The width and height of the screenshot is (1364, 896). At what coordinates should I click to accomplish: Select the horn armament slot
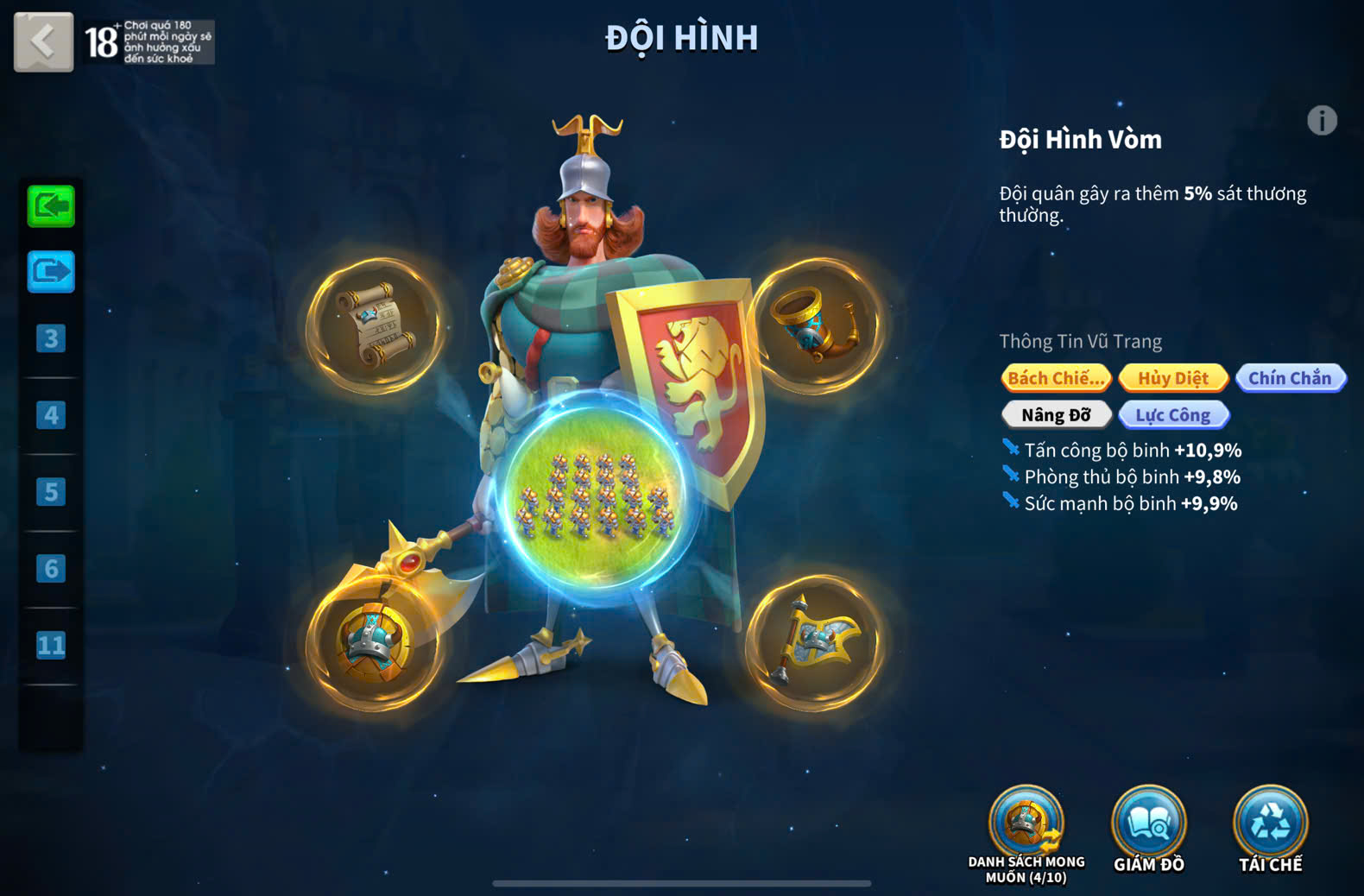815,326
